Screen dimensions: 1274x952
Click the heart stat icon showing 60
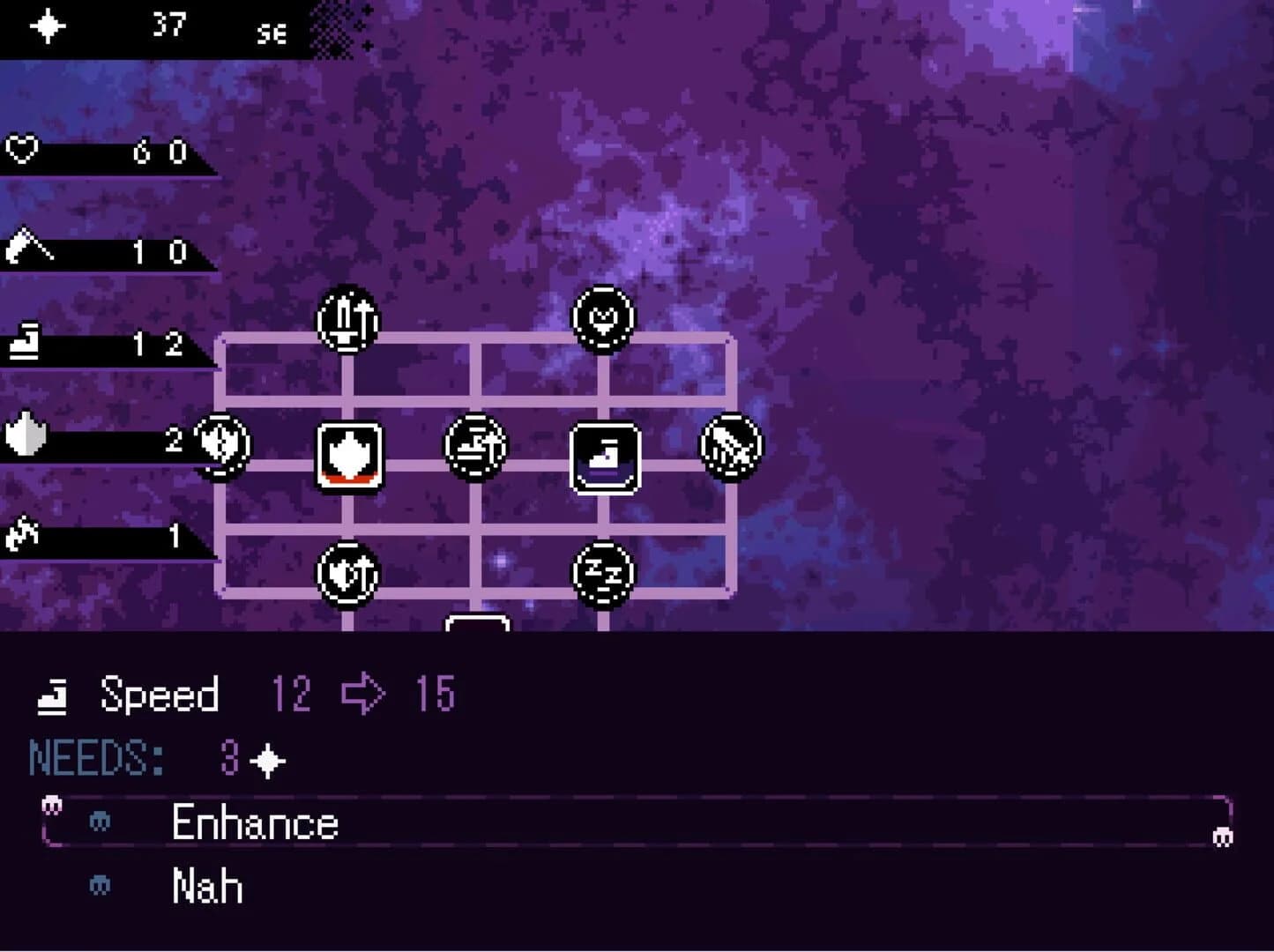coord(24,150)
